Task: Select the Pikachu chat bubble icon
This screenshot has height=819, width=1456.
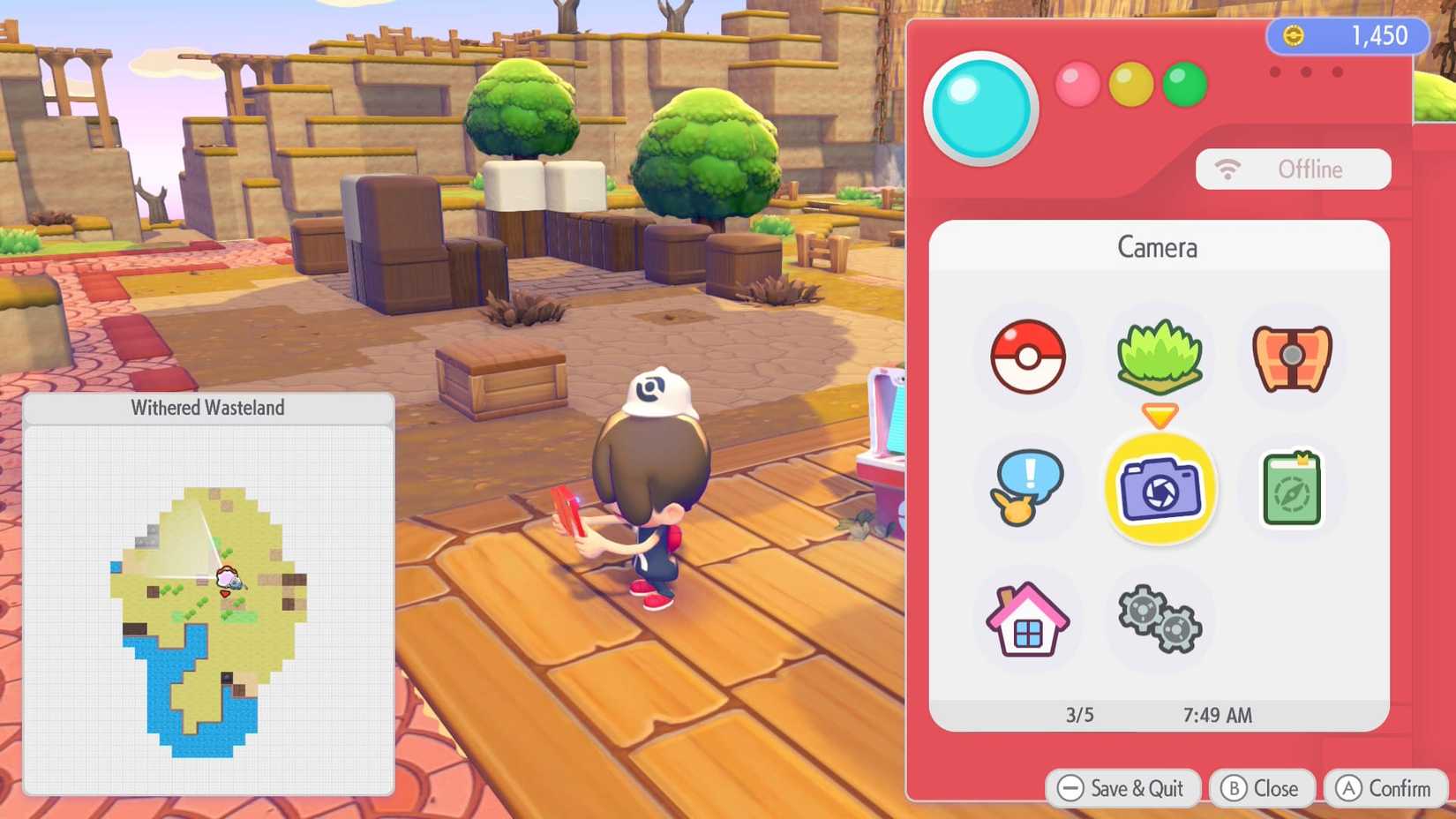Action: click(1026, 488)
